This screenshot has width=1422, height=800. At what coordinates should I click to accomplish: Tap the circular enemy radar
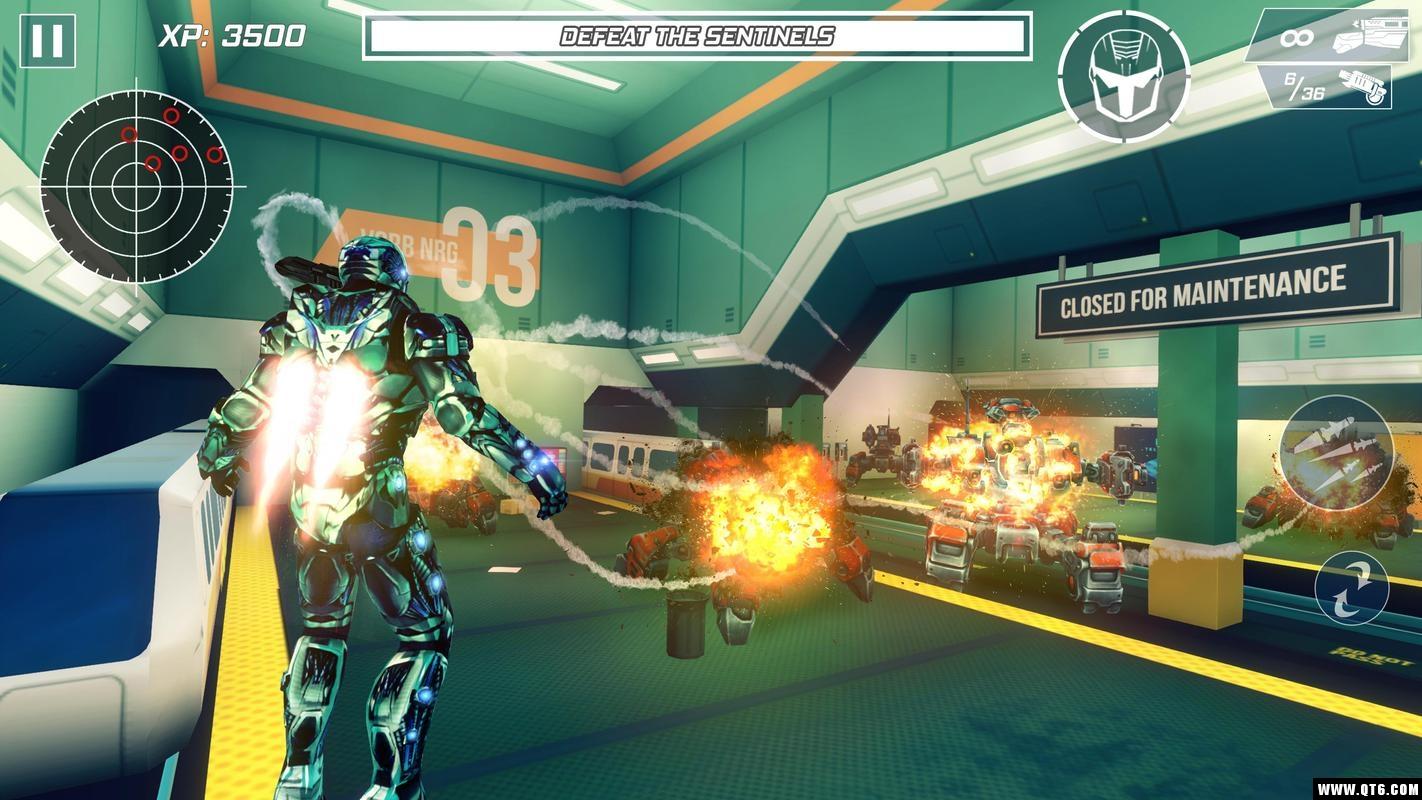[x=137, y=185]
